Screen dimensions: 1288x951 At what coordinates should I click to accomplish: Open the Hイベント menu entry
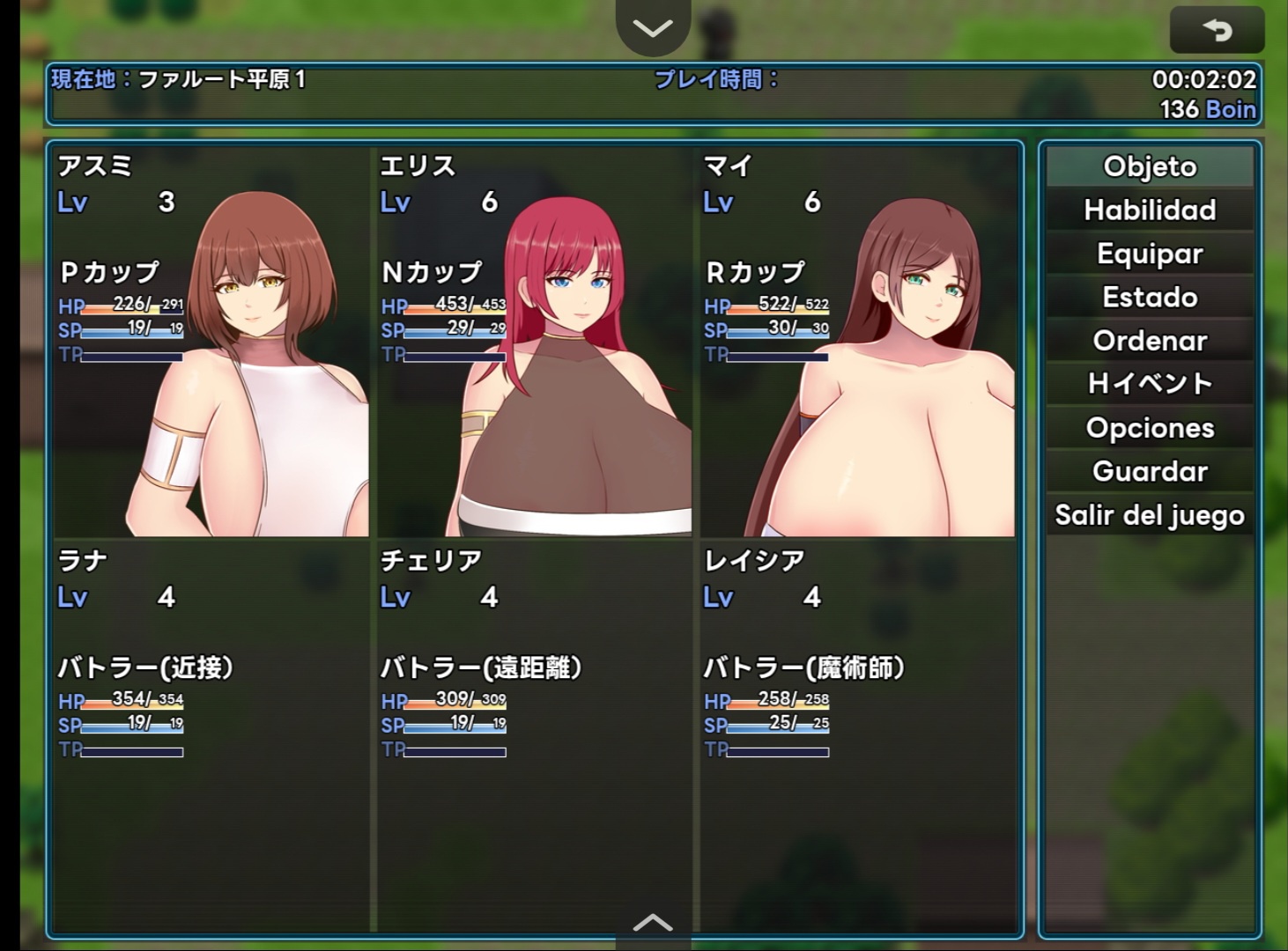point(1150,384)
